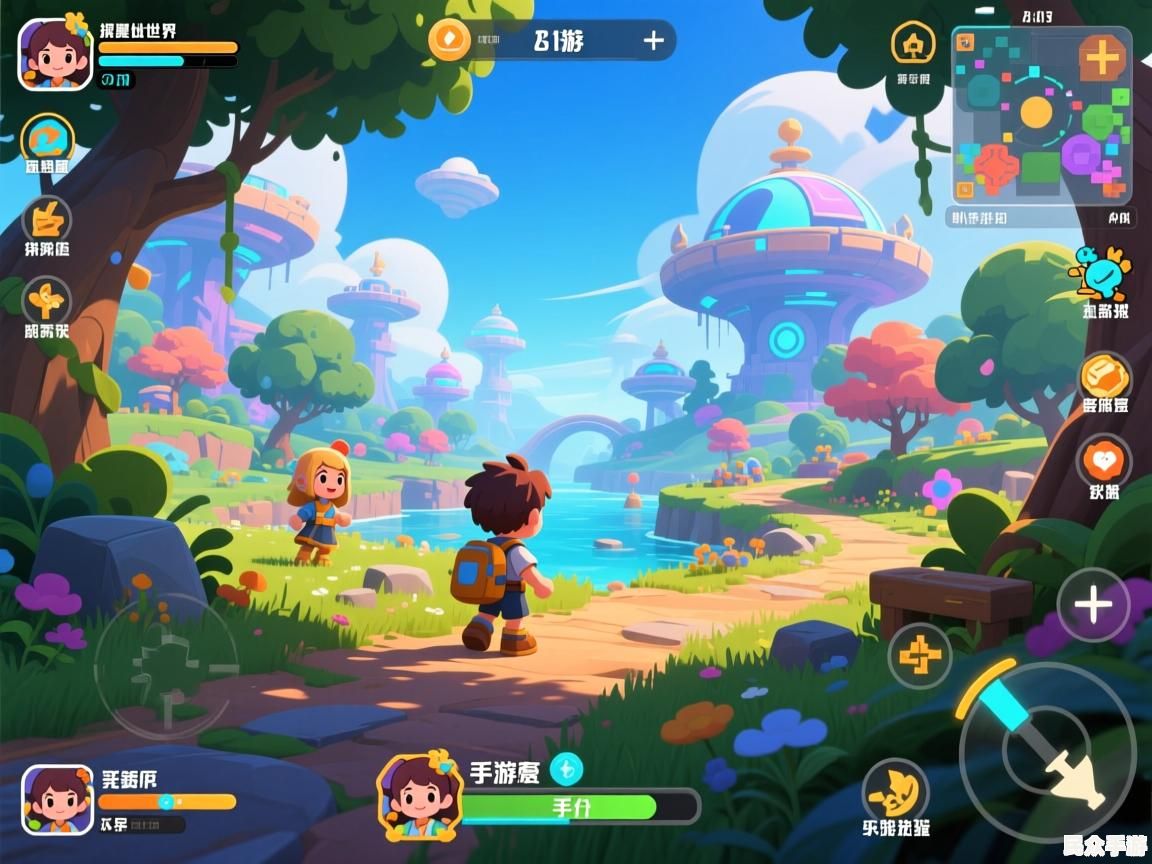Activate the yellow bird skill button

(x=895, y=791)
